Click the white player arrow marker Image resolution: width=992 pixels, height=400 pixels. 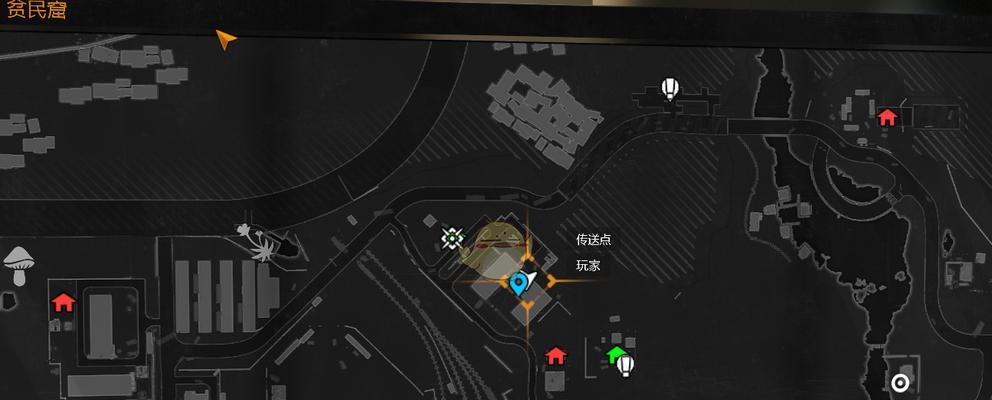pos(531,277)
